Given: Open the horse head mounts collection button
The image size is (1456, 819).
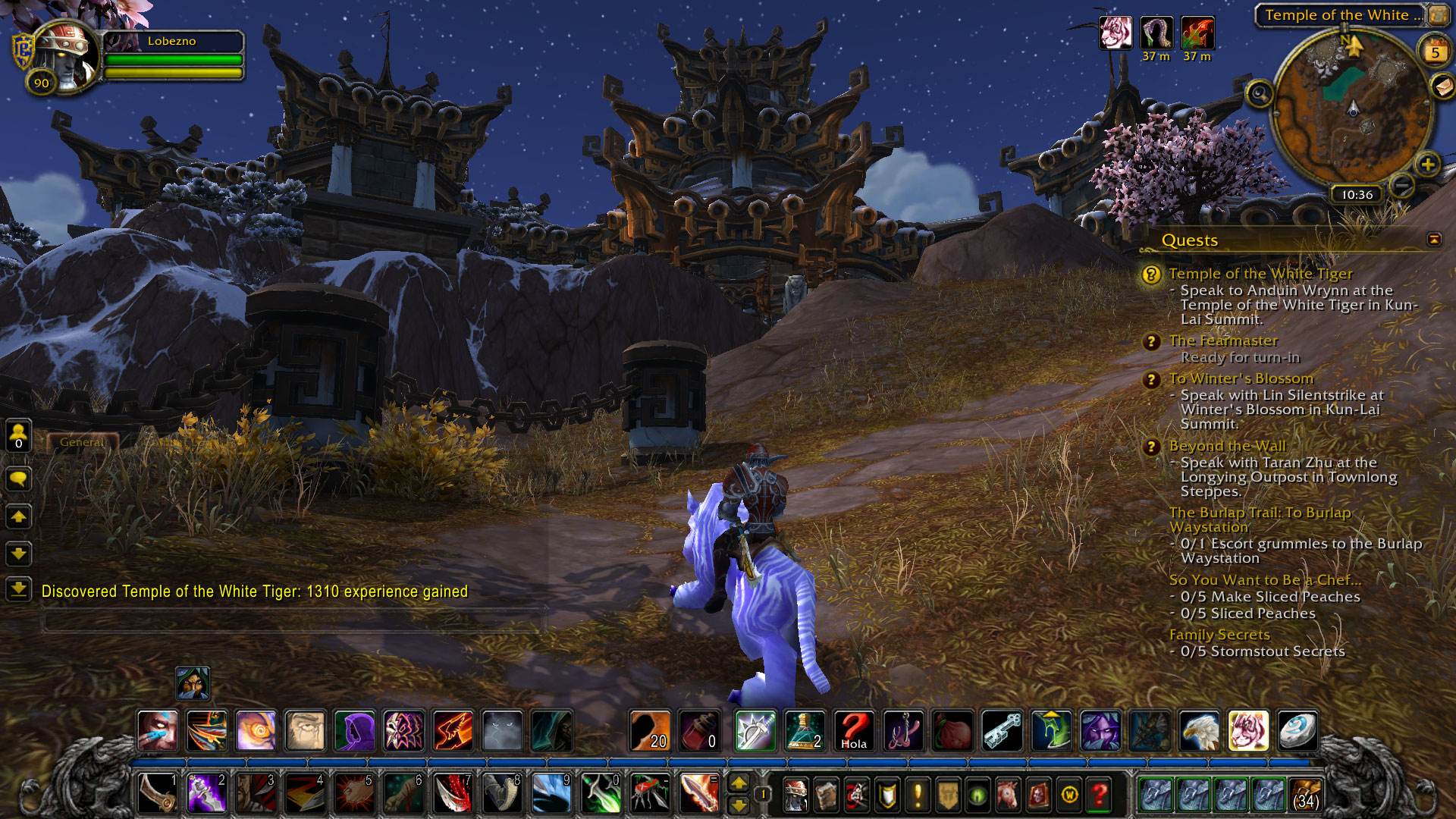Looking at the screenshot, I should click(x=1008, y=795).
